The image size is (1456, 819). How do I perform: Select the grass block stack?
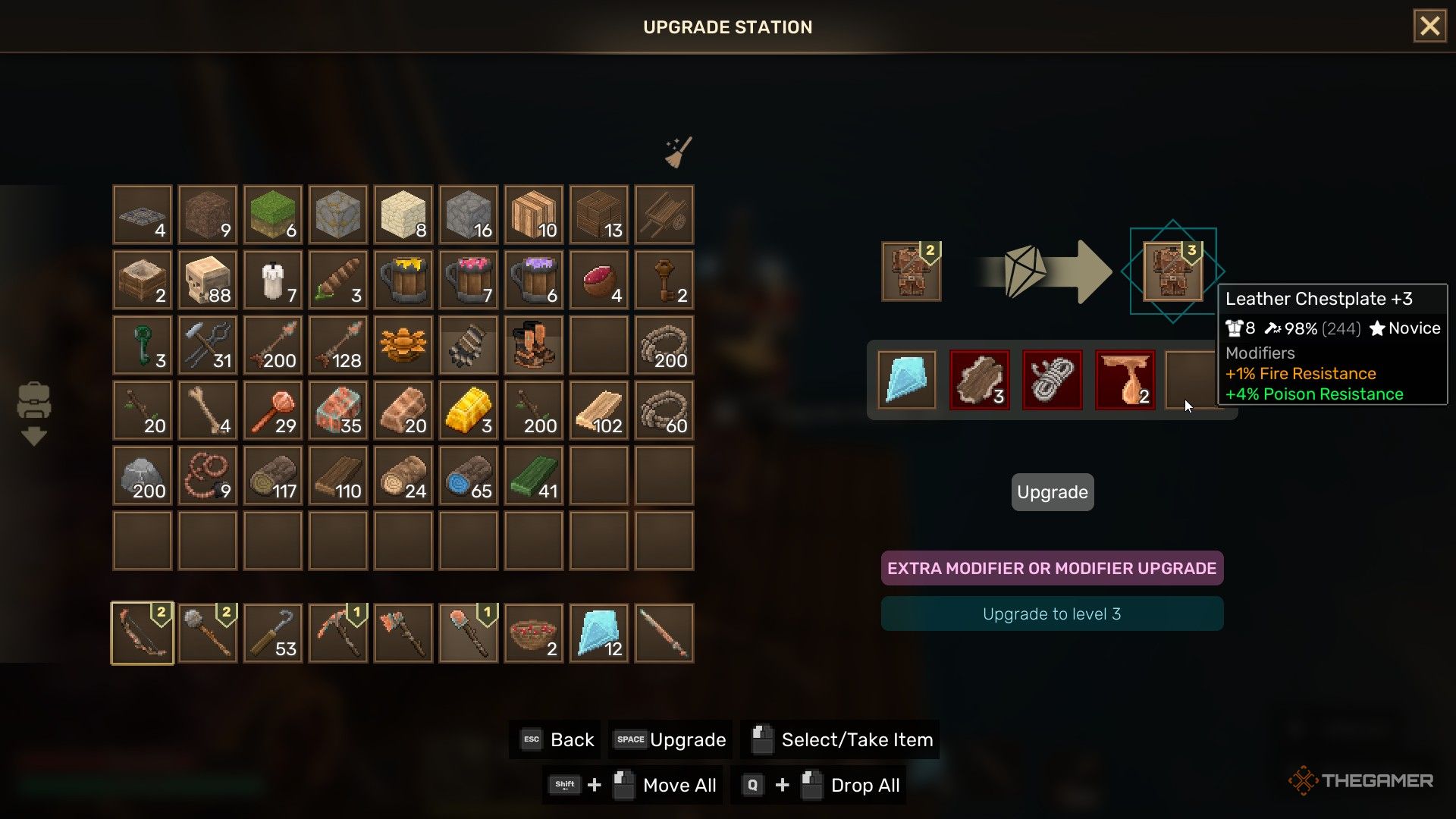click(273, 215)
